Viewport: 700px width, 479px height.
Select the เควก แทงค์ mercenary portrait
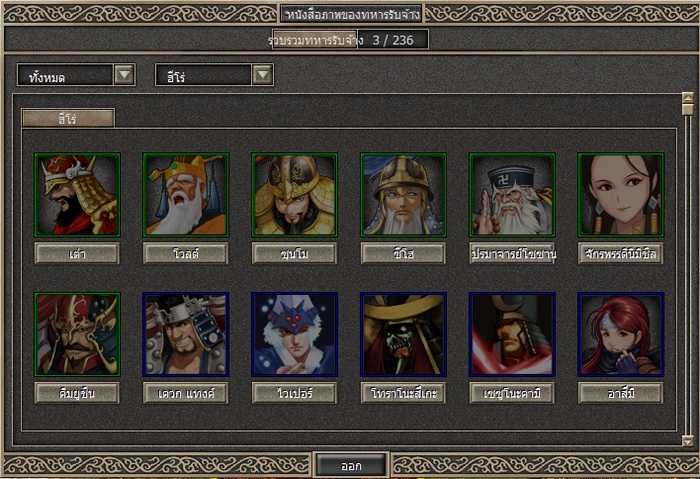coord(186,334)
